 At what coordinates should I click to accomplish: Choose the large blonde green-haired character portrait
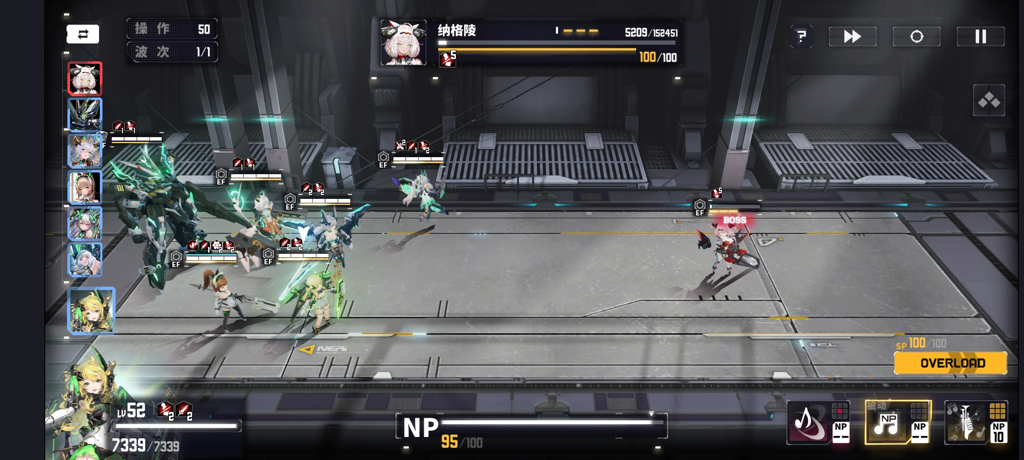point(90,310)
